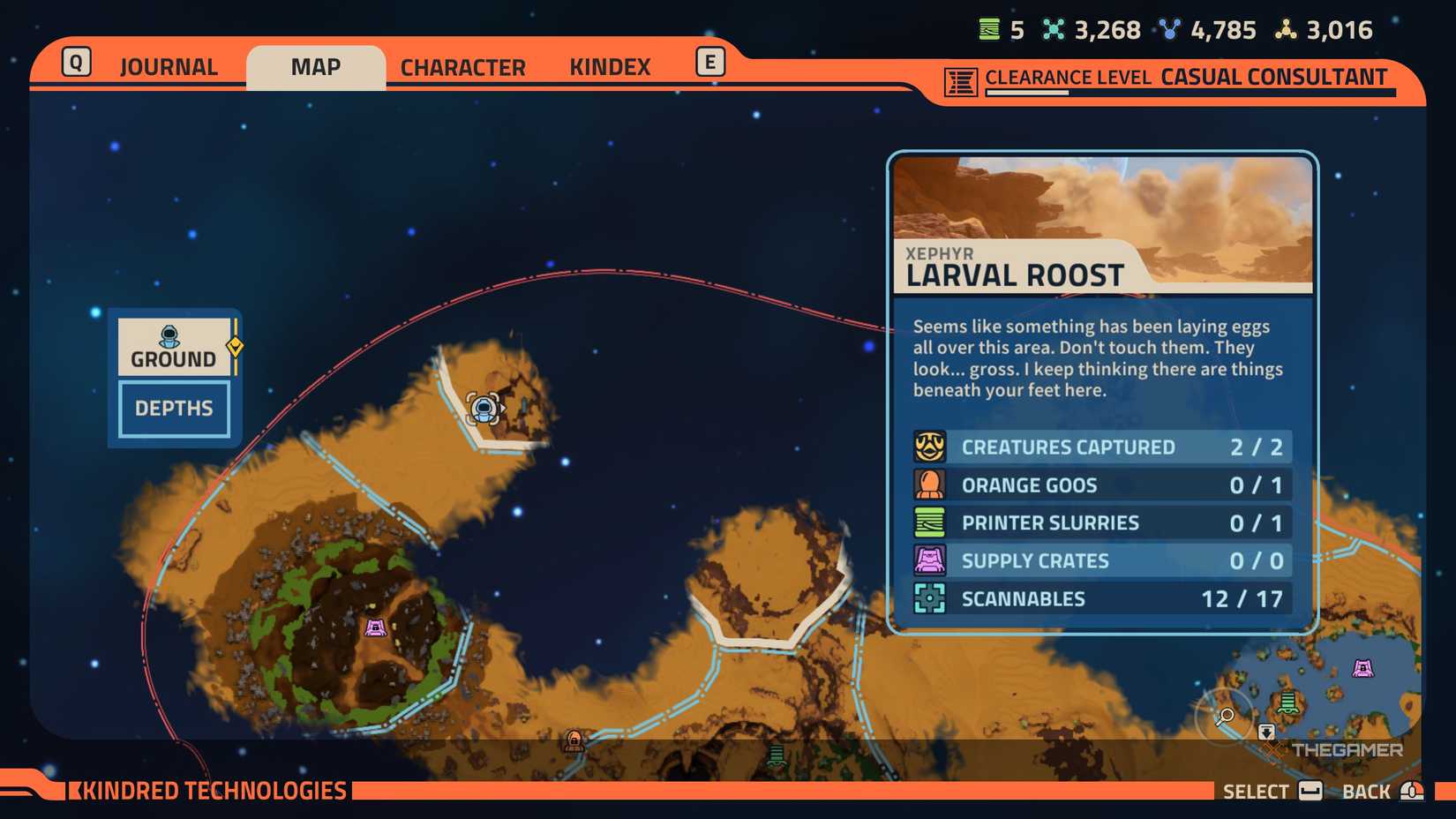Click the Scannables crosshair icon

[x=928, y=598]
